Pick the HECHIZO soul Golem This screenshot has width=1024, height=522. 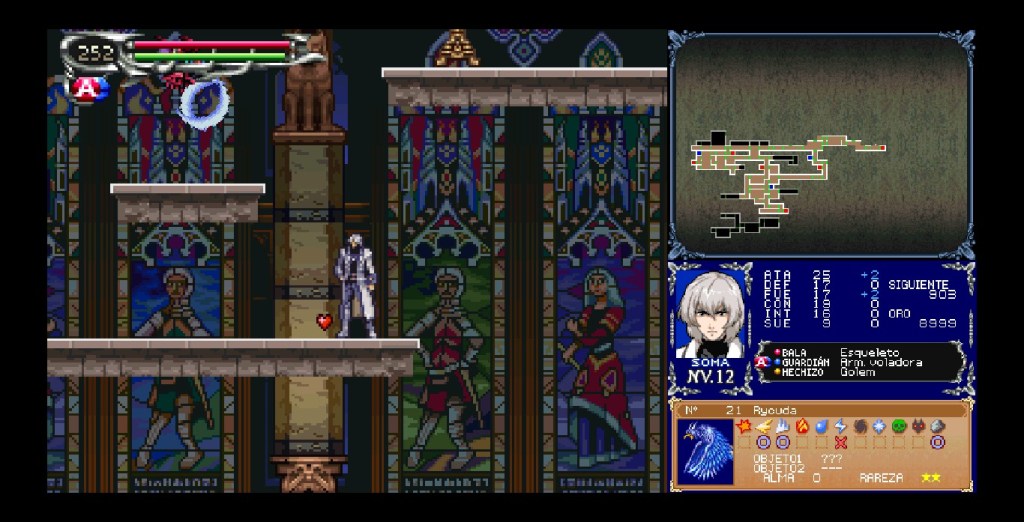[855, 372]
